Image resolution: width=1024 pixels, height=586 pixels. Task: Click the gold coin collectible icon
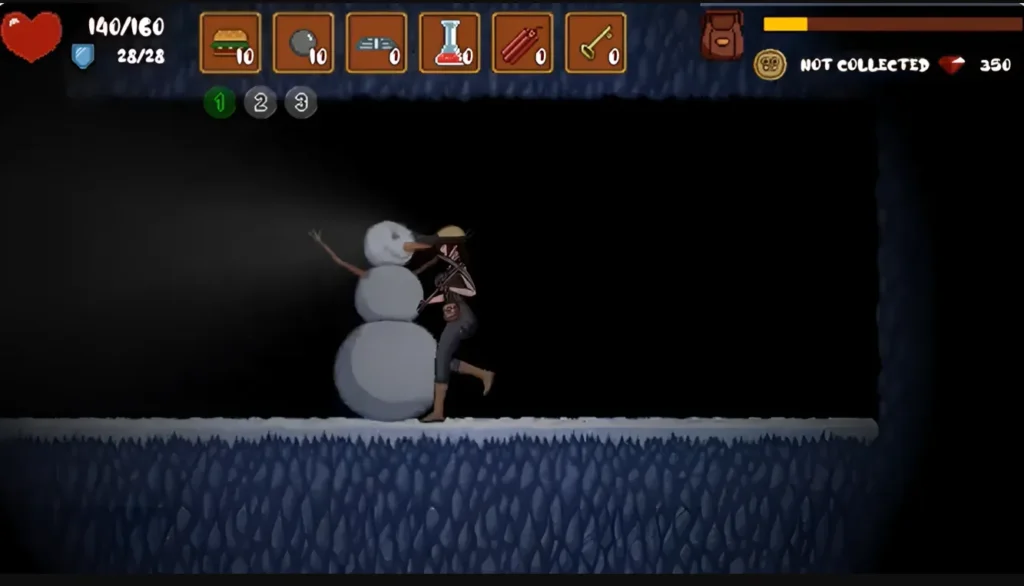click(770, 65)
